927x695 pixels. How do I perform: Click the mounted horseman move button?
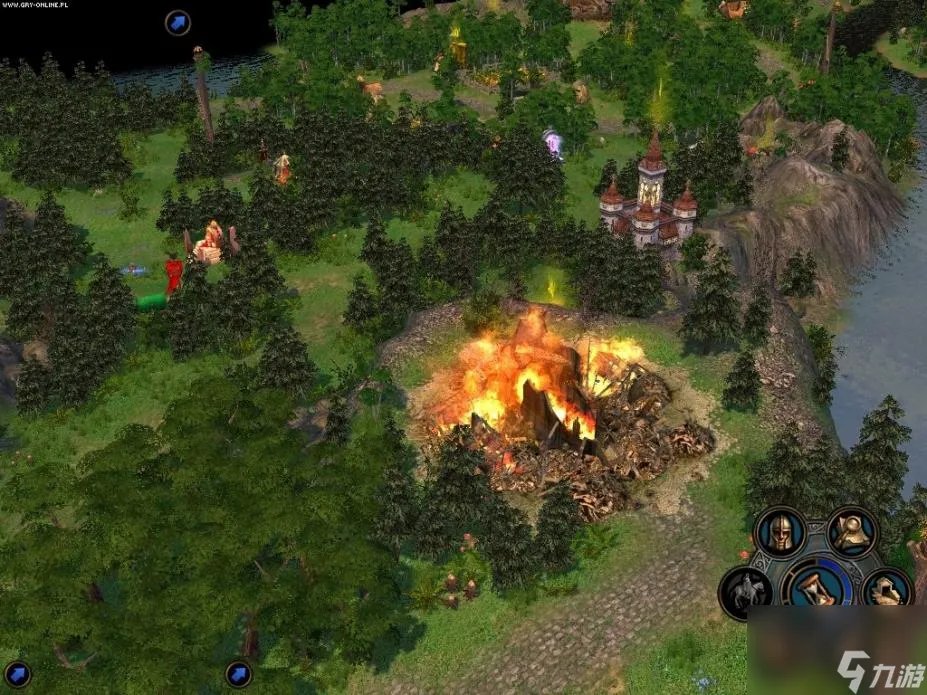pos(745,591)
